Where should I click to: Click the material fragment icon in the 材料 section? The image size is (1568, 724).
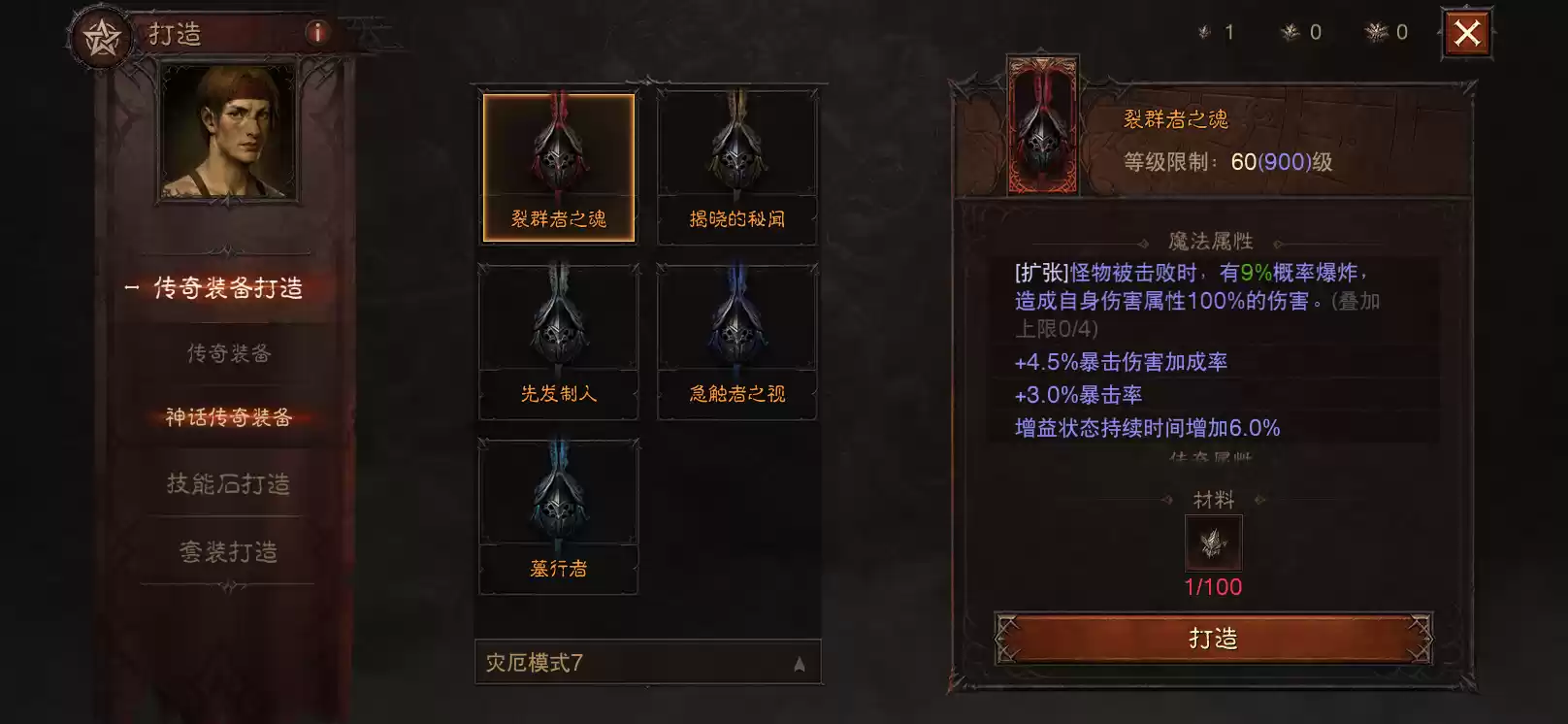coord(1211,543)
